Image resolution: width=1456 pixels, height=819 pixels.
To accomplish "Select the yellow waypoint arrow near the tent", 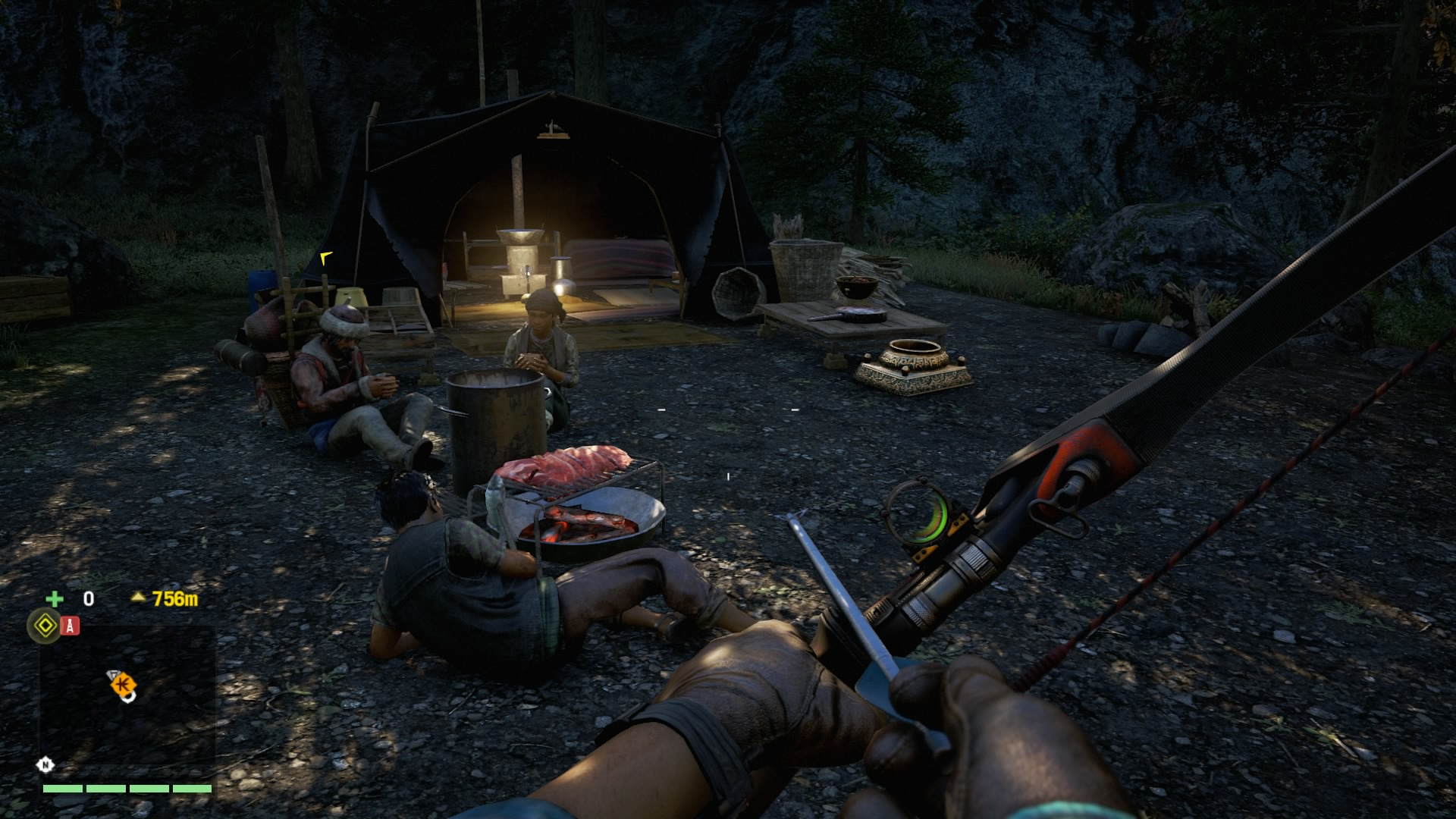I will [x=326, y=259].
